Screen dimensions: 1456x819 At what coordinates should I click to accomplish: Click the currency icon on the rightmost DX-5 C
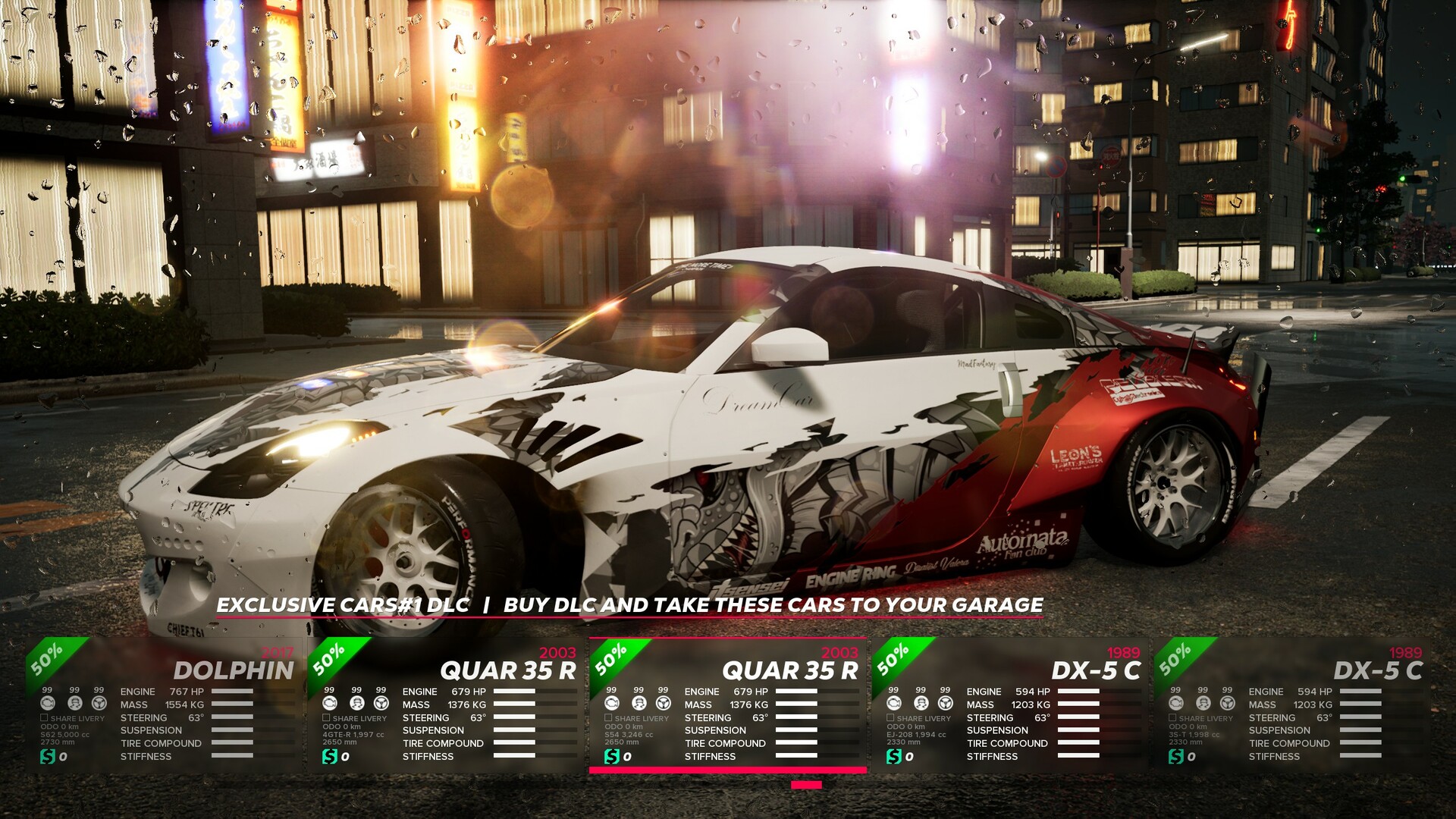coord(1178,755)
